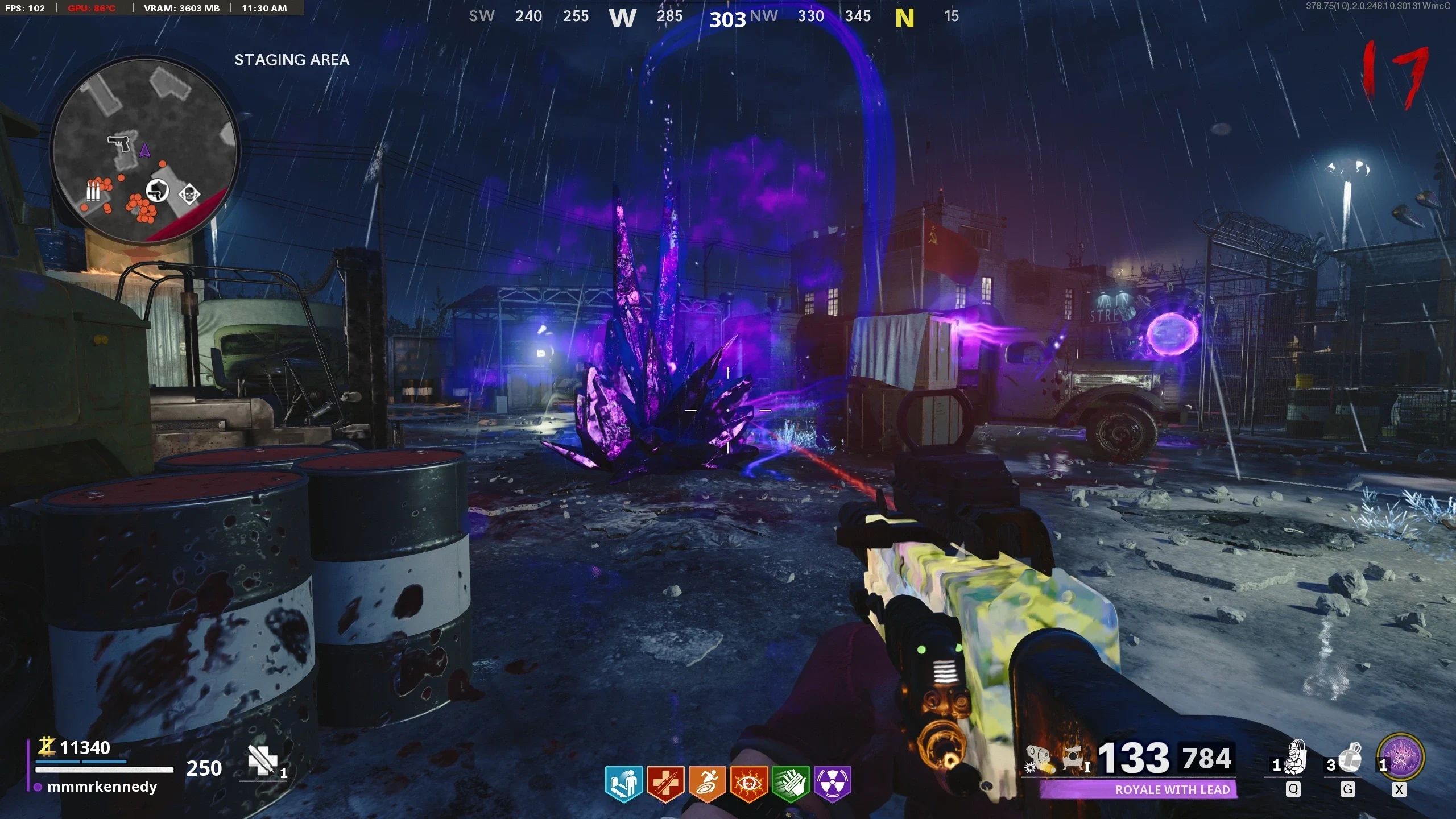The width and height of the screenshot is (1456, 819).
Task: Click the mmmrkennedy player name
Action: (102, 787)
